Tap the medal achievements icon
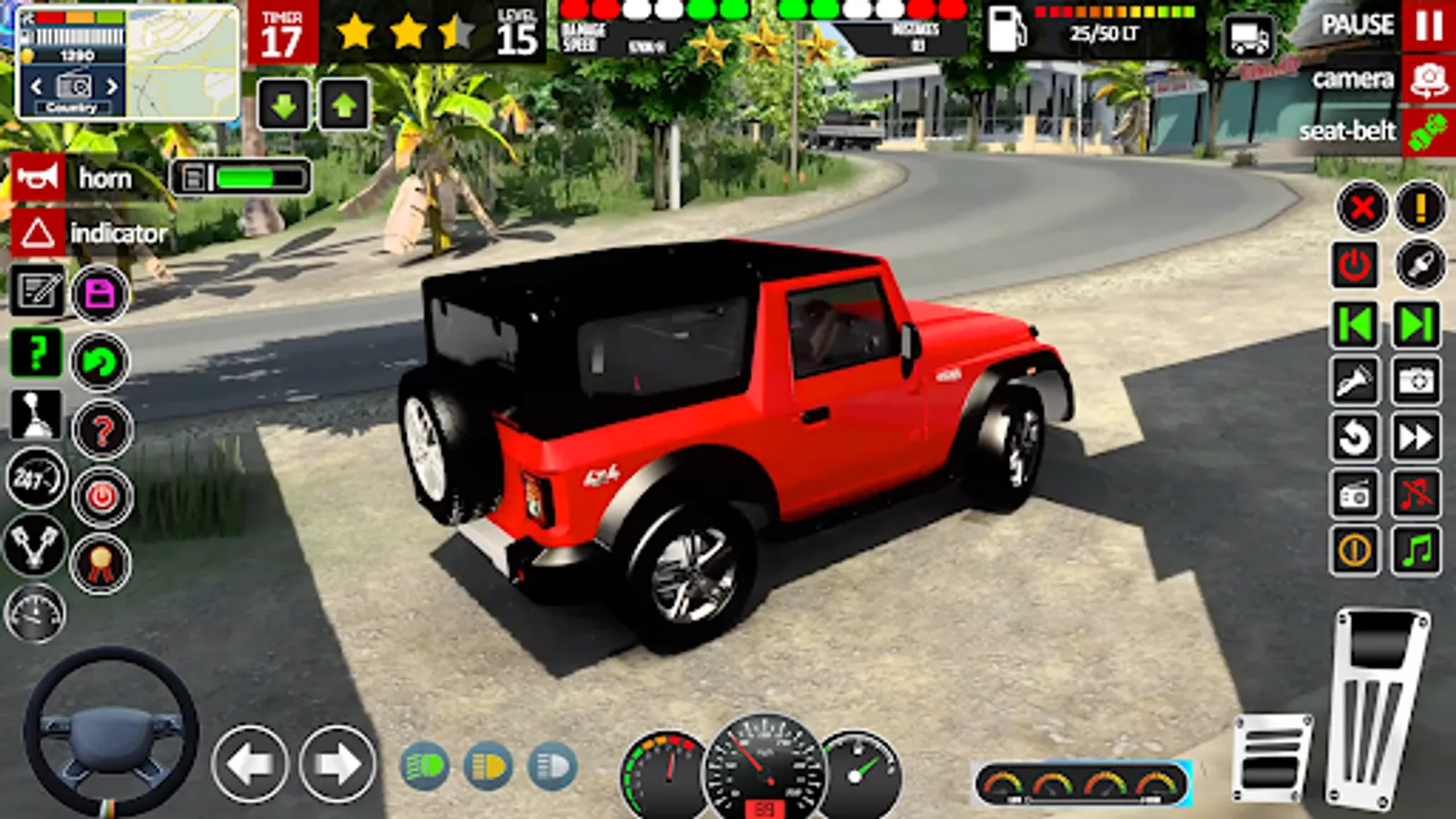 point(100,562)
